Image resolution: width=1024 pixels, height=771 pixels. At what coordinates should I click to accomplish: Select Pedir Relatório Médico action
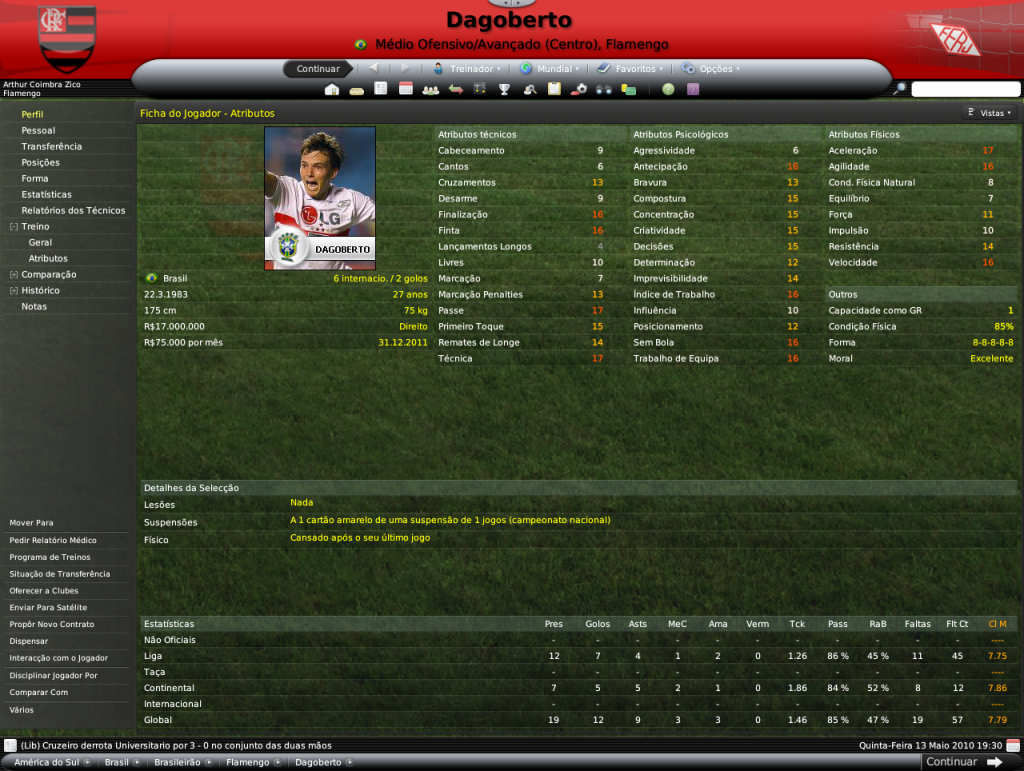tap(53, 540)
